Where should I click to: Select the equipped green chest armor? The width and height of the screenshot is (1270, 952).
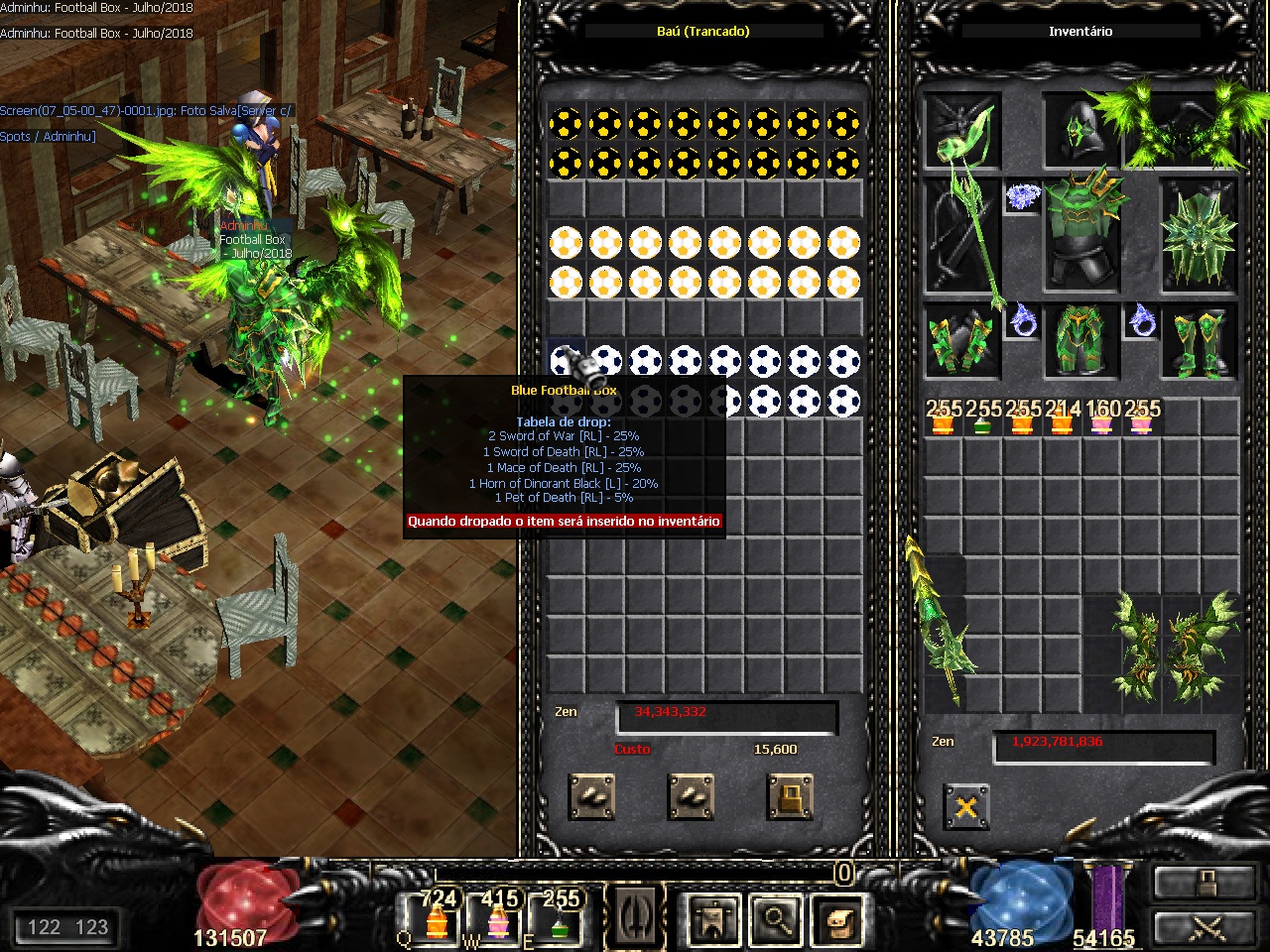(x=1080, y=233)
